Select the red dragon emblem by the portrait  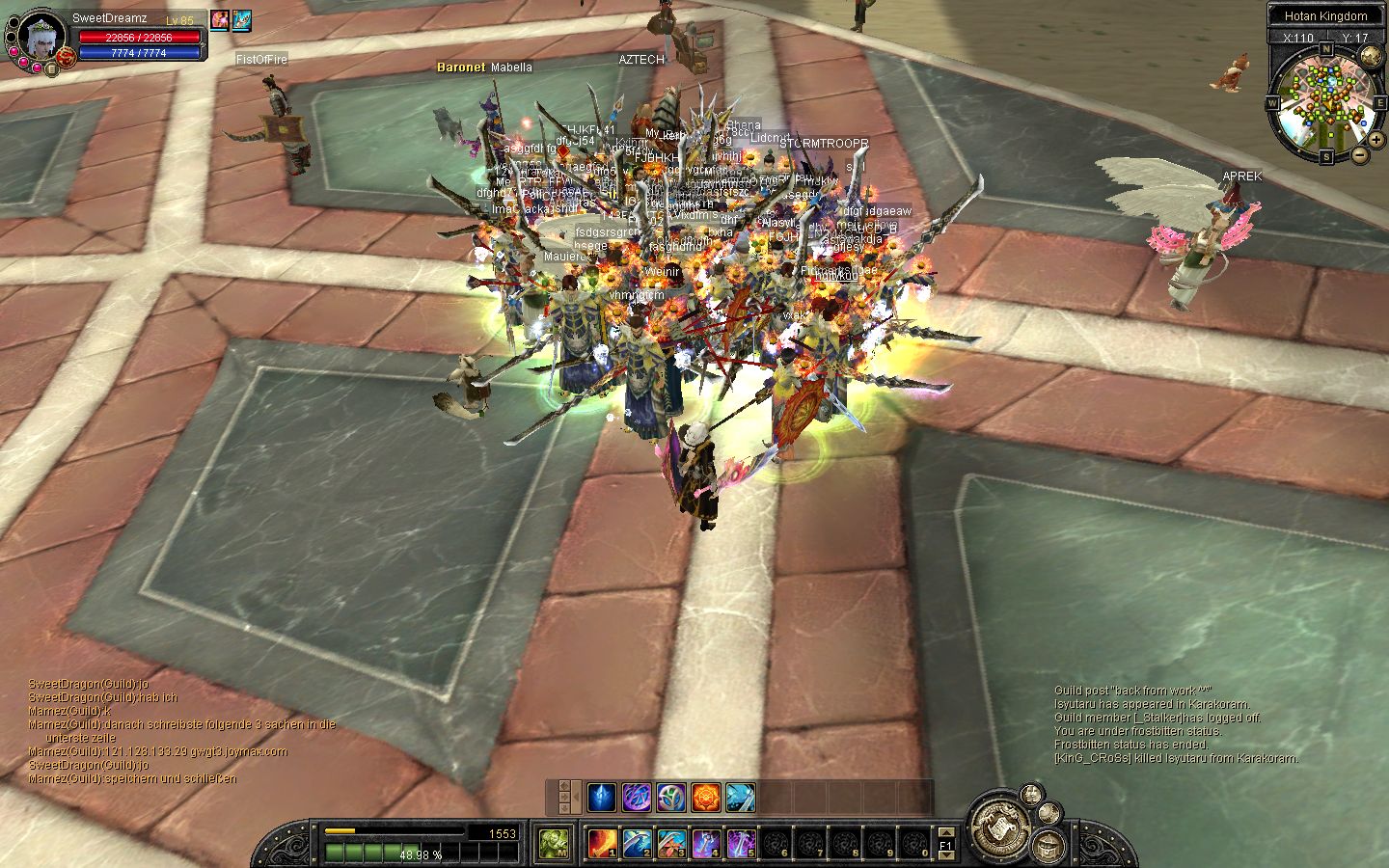[66, 56]
